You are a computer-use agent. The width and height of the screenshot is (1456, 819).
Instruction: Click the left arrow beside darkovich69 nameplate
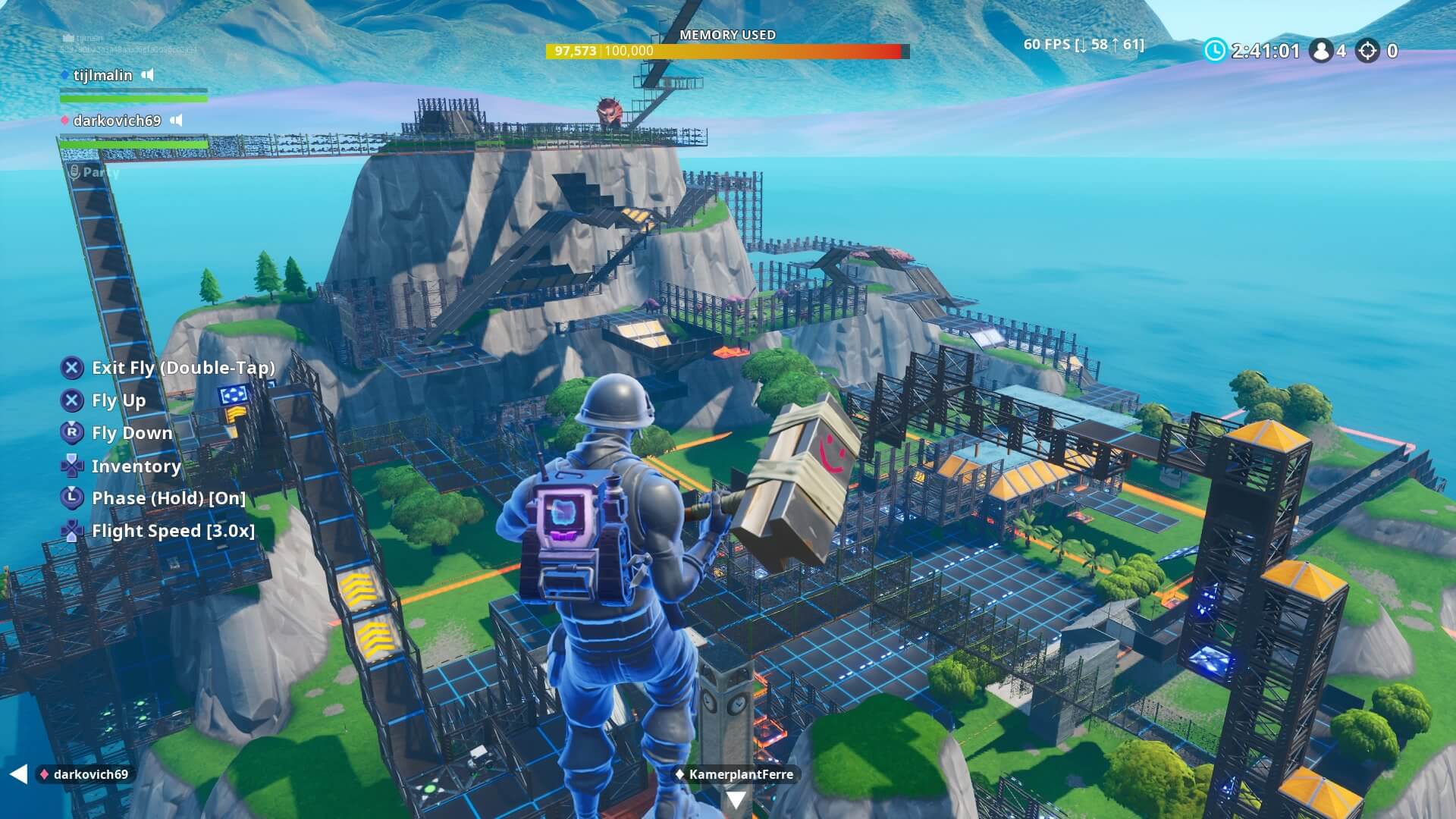tap(18, 774)
